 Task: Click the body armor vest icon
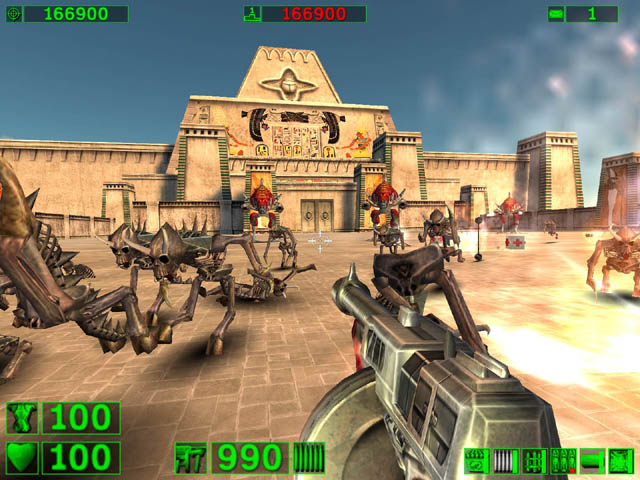click(x=22, y=418)
